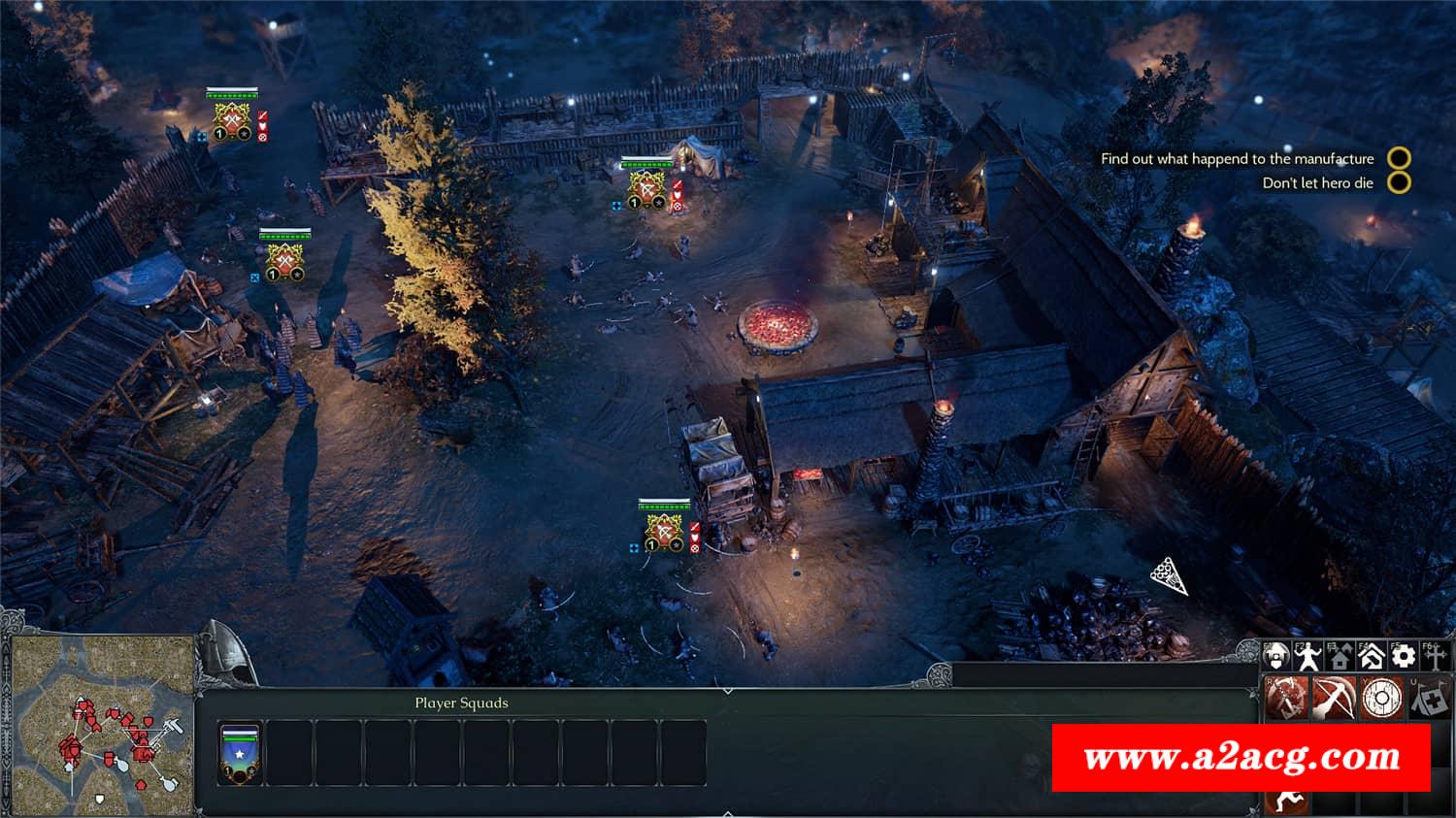
Task: Select the squad banner near the wagon
Action: pyautogui.click(x=665, y=530)
